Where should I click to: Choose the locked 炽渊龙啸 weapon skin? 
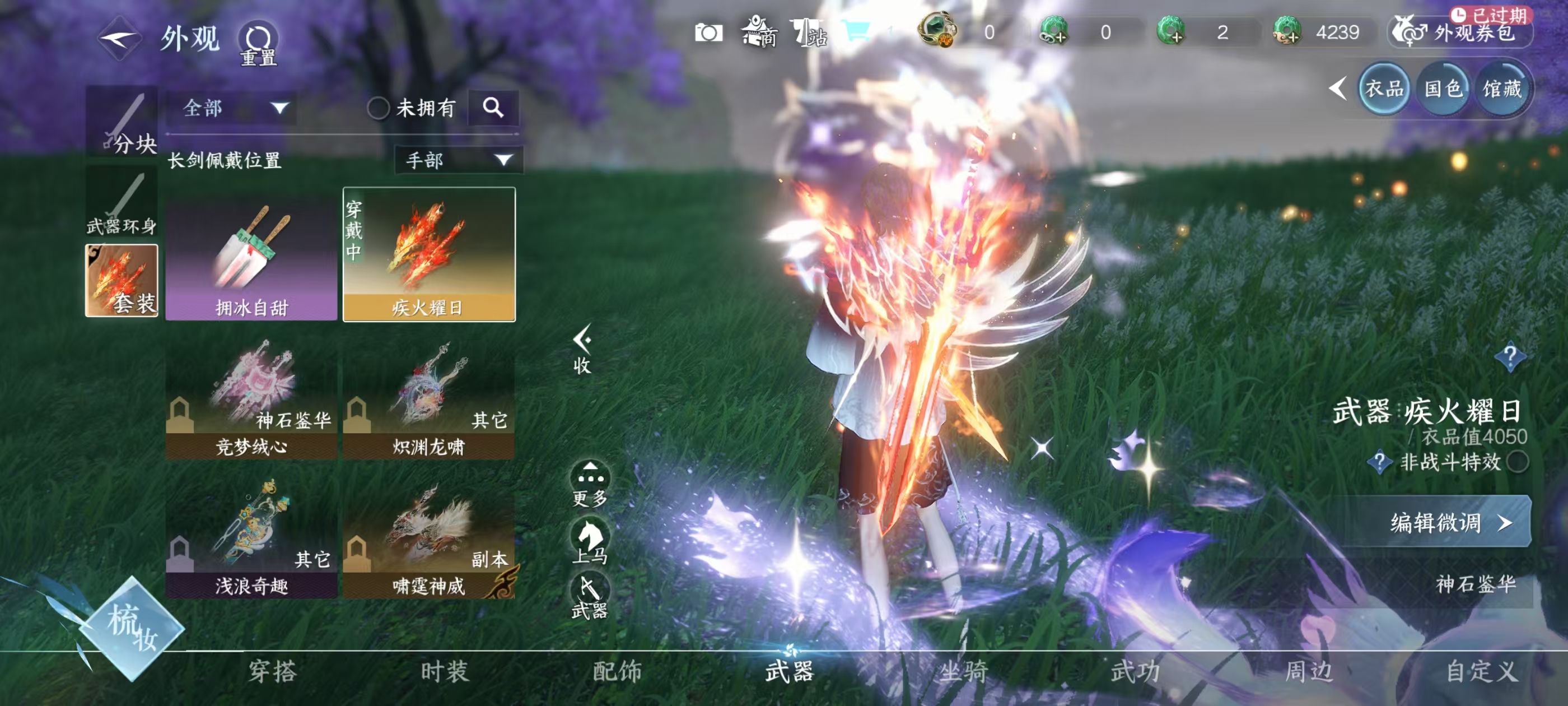point(429,399)
